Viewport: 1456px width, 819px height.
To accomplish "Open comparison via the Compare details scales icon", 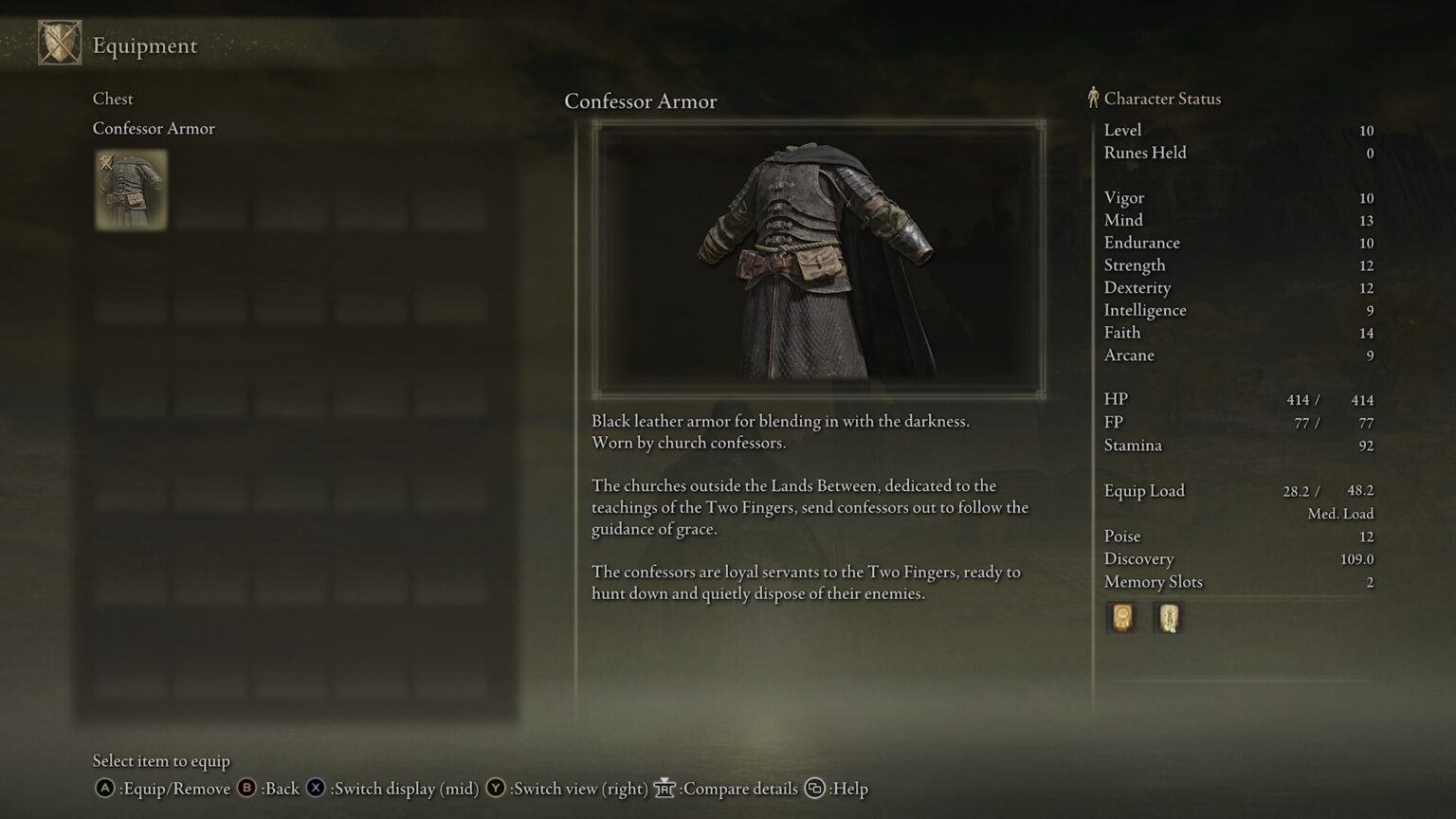I will [664, 788].
